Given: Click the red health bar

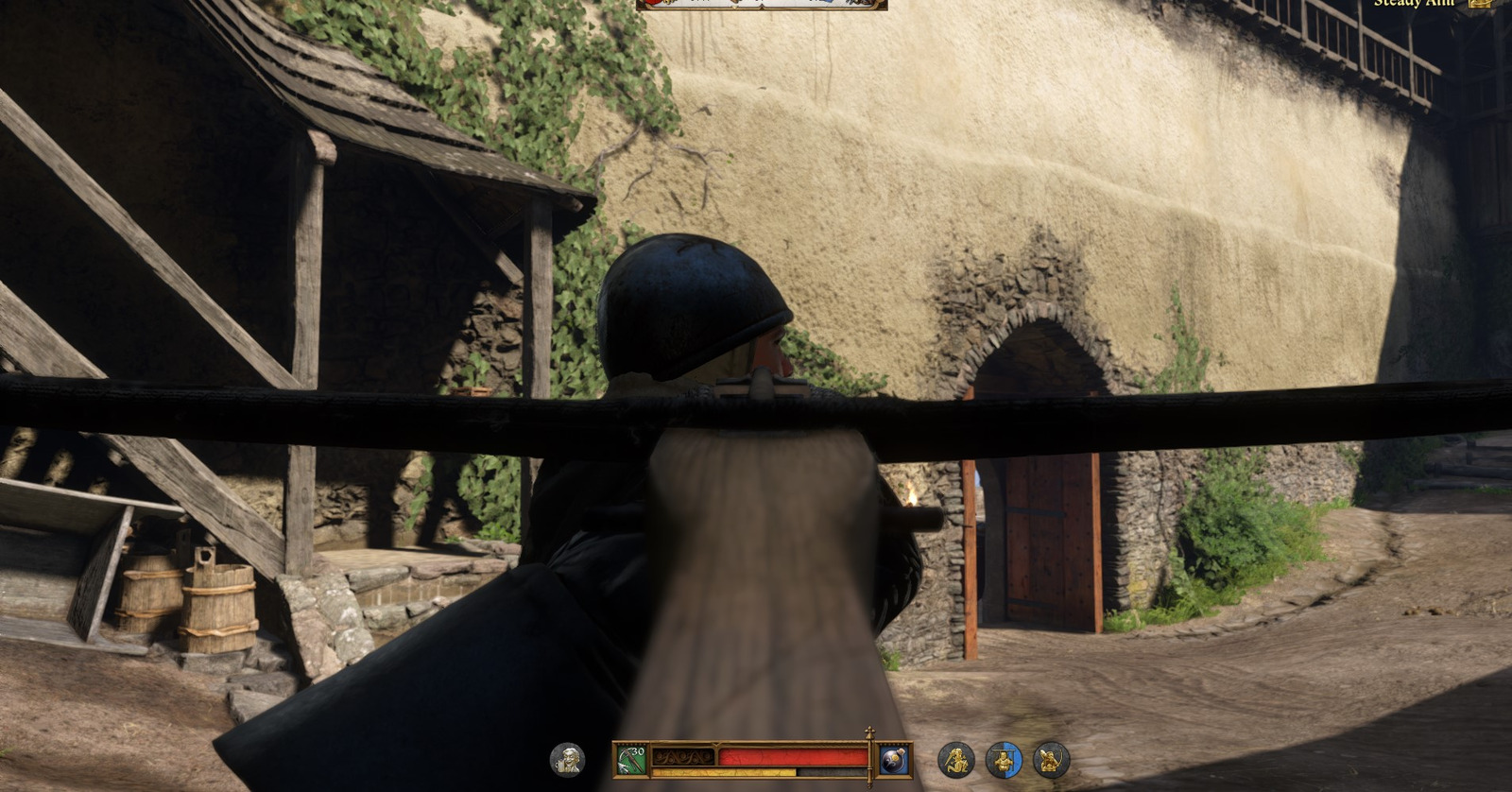Looking at the screenshot, I should coord(794,756).
